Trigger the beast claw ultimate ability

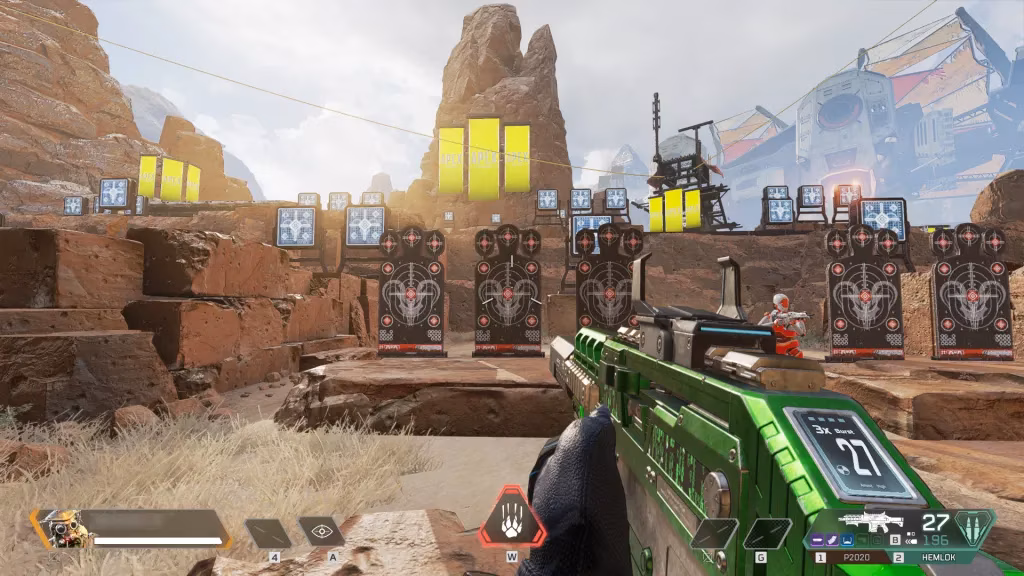[x=511, y=519]
